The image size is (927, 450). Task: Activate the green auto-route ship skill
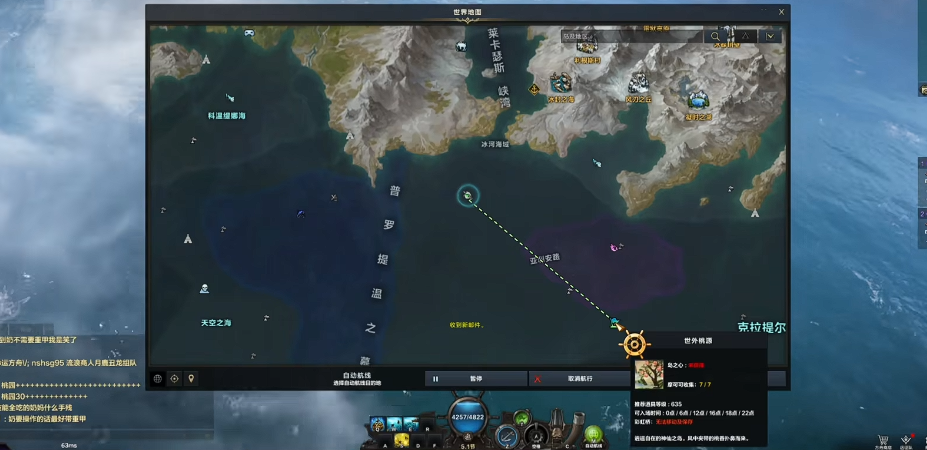[593, 435]
